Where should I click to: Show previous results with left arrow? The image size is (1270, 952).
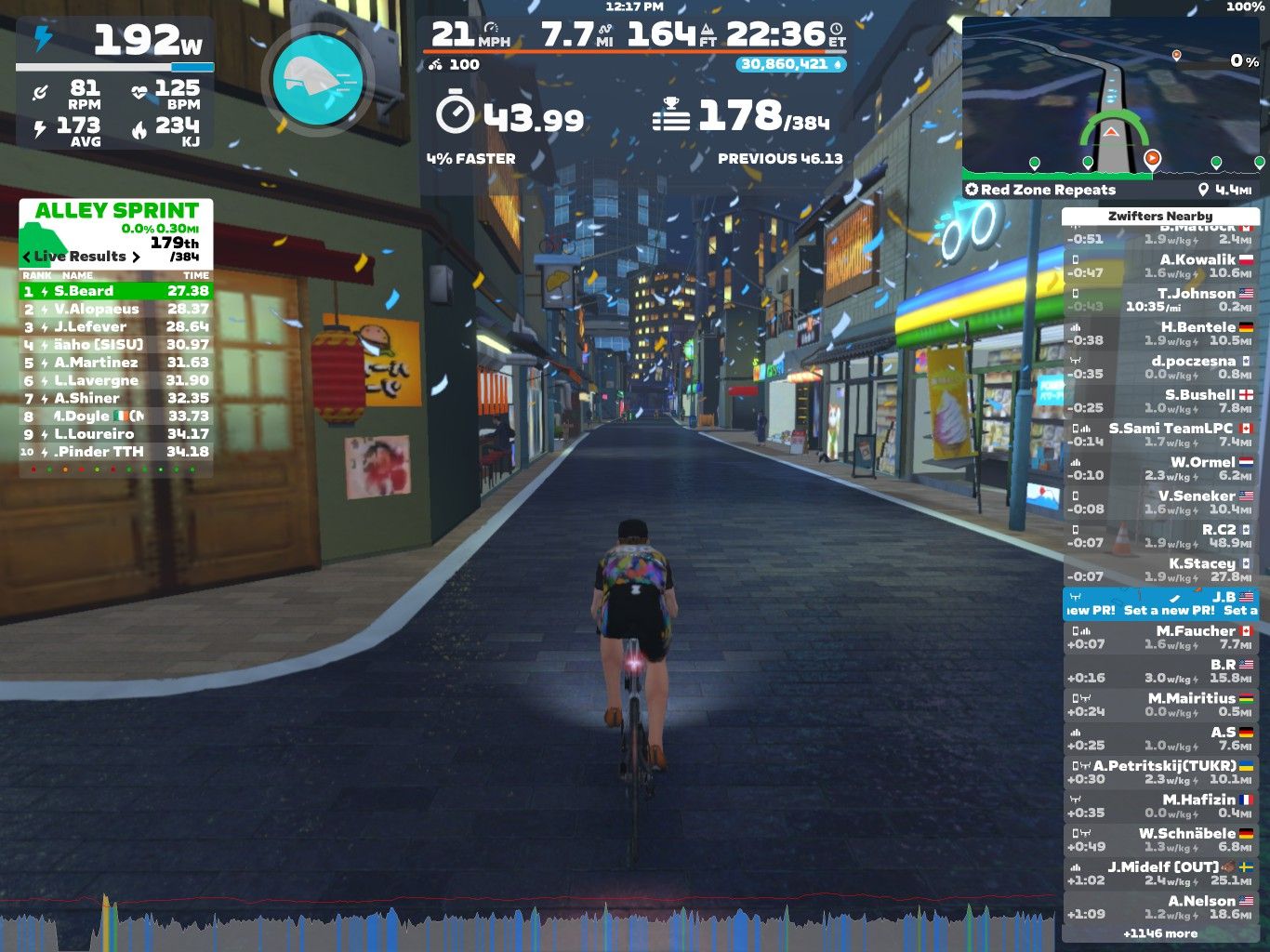pos(27,257)
